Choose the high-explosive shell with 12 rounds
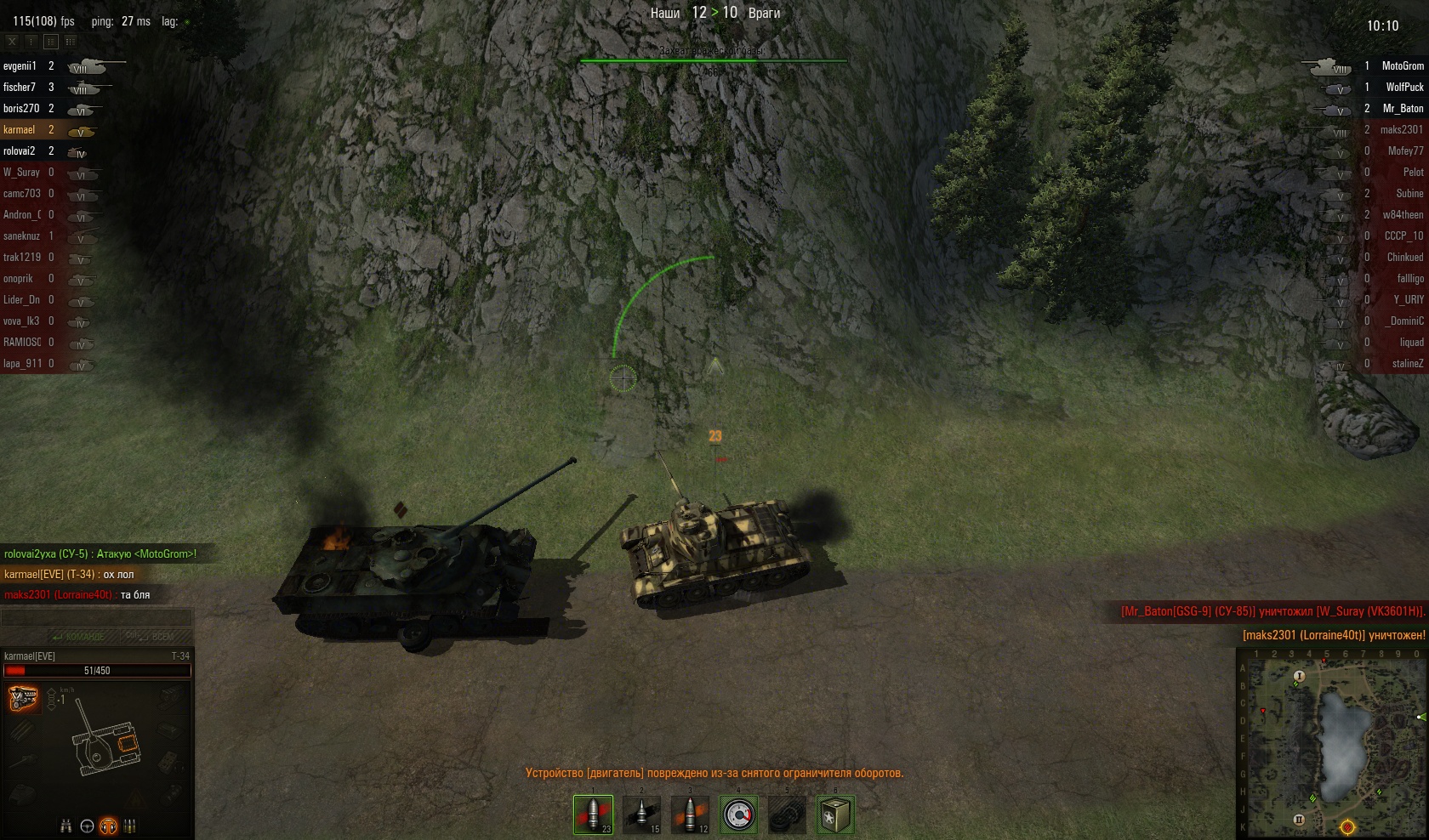The width and height of the screenshot is (1429, 840). tap(690, 814)
